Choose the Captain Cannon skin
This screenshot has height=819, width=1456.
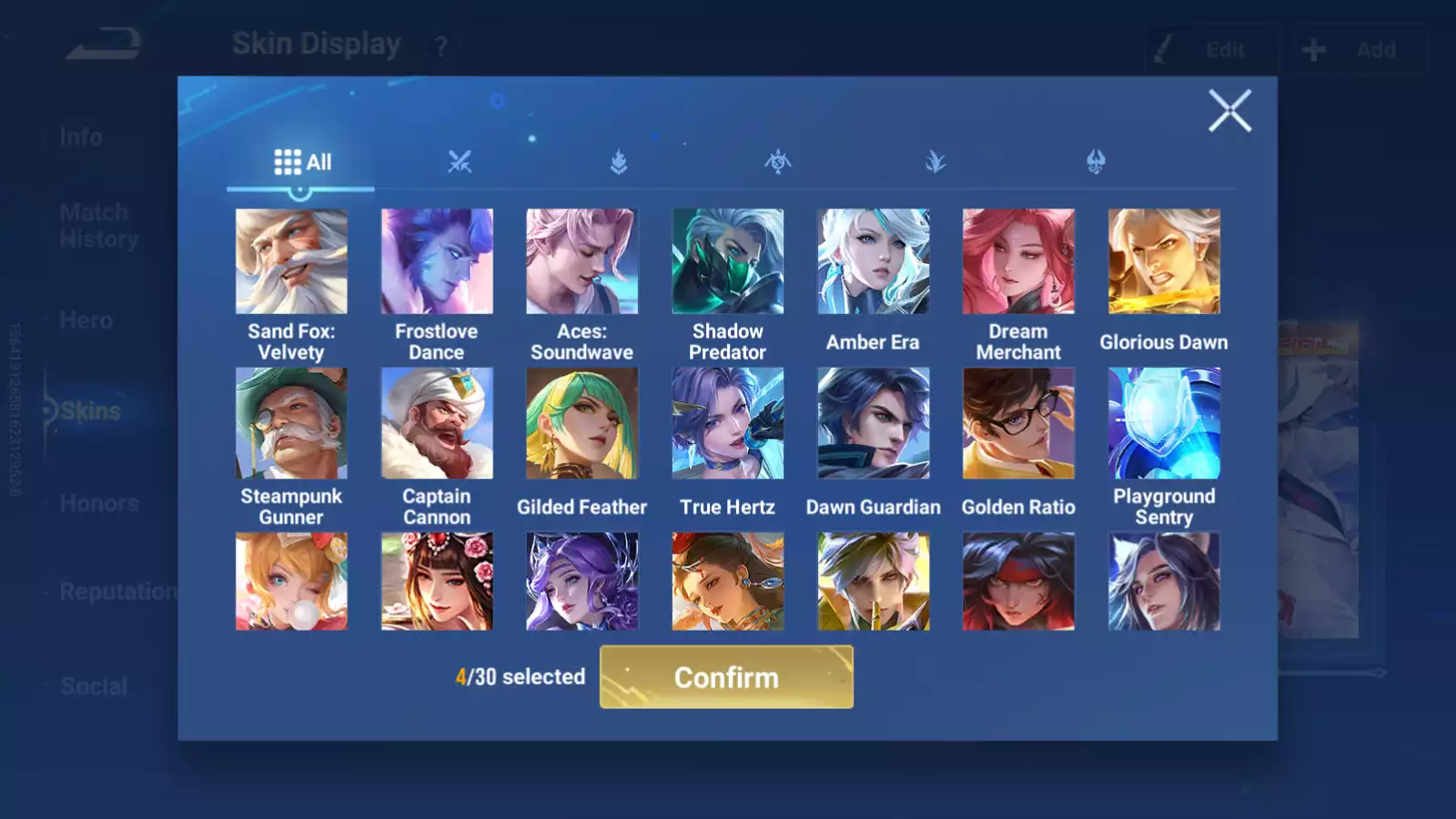coord(437,423)
